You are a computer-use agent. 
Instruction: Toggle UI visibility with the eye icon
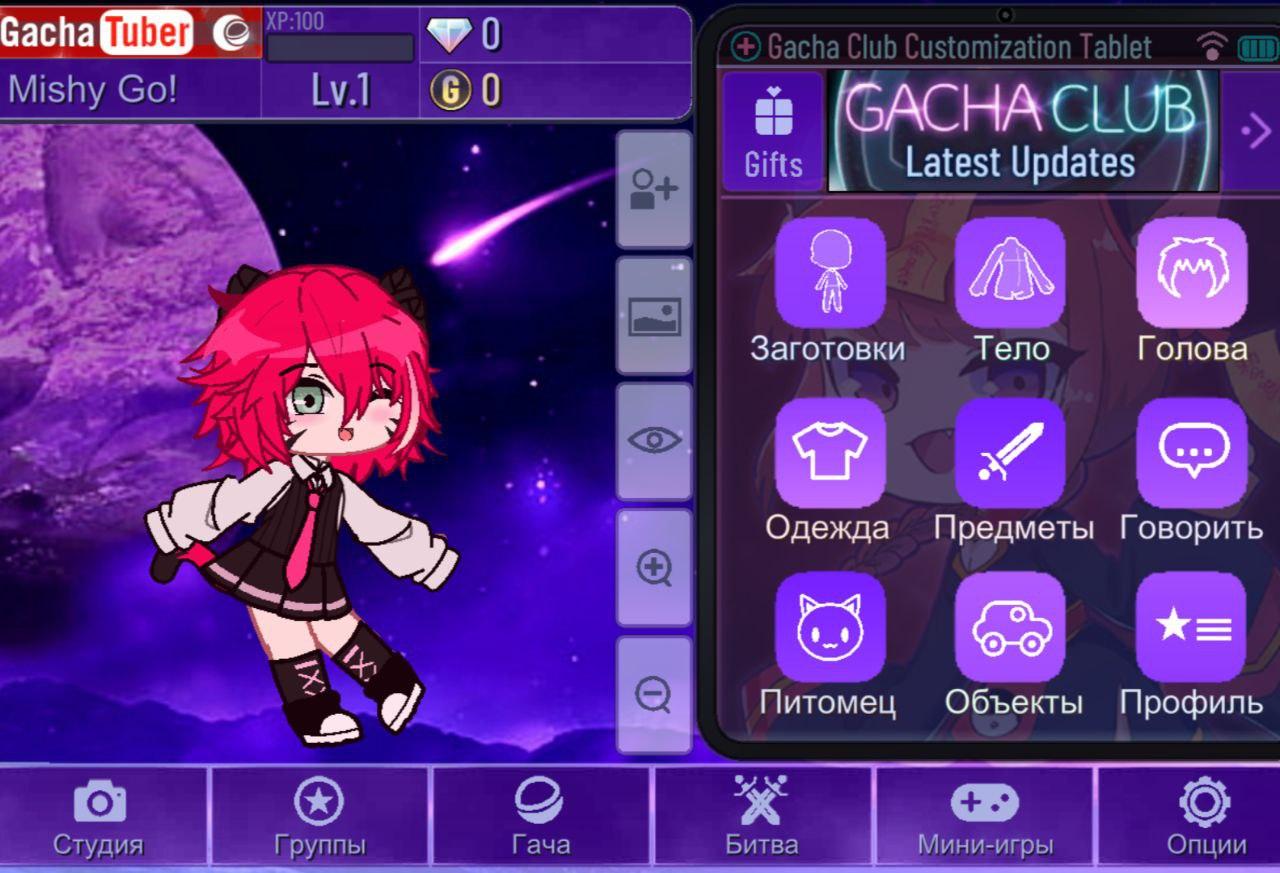click(x=653, y=442)
